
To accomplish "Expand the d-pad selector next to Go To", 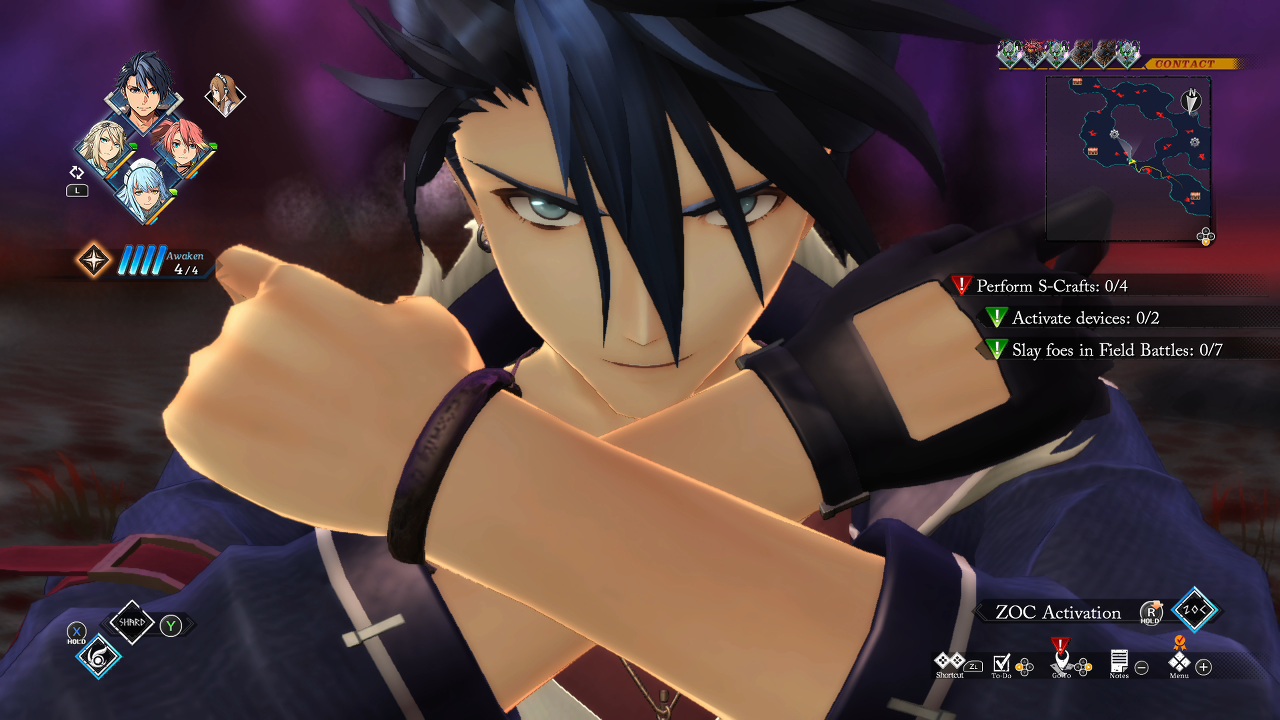I will [1083, 666].
